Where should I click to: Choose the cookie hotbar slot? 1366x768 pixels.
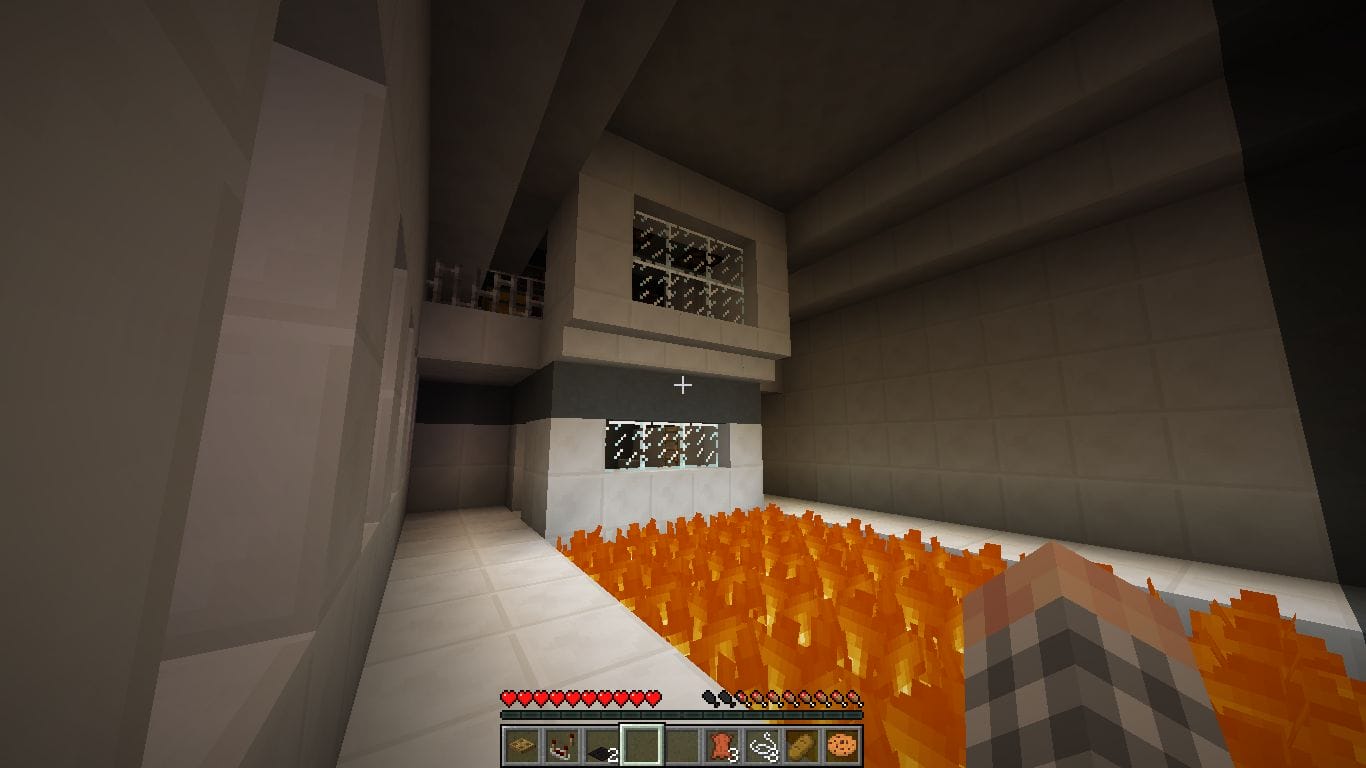pos(841,745)
